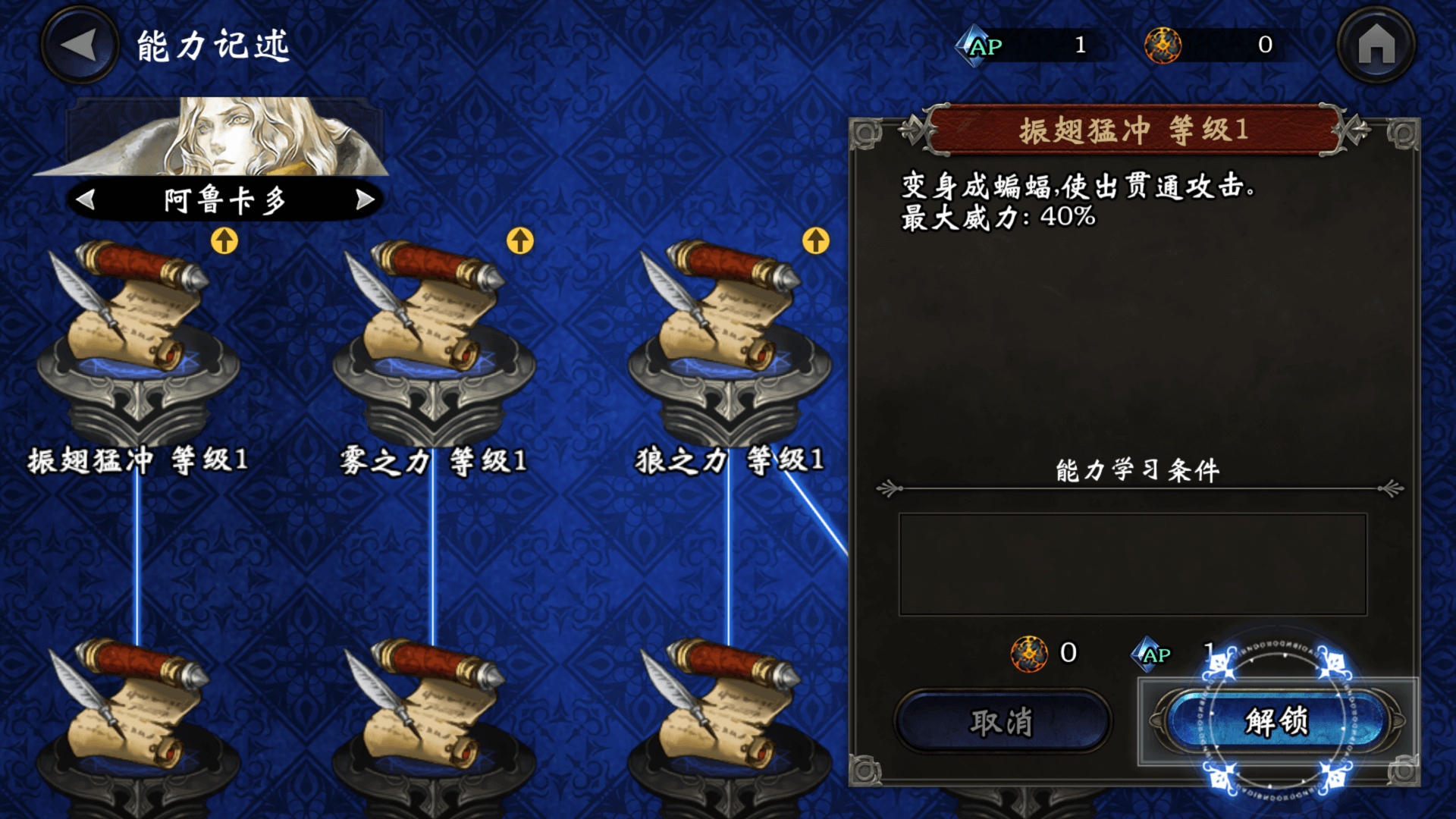Go back with the arrow button
1456x819 pixels.
click(79, 45)
